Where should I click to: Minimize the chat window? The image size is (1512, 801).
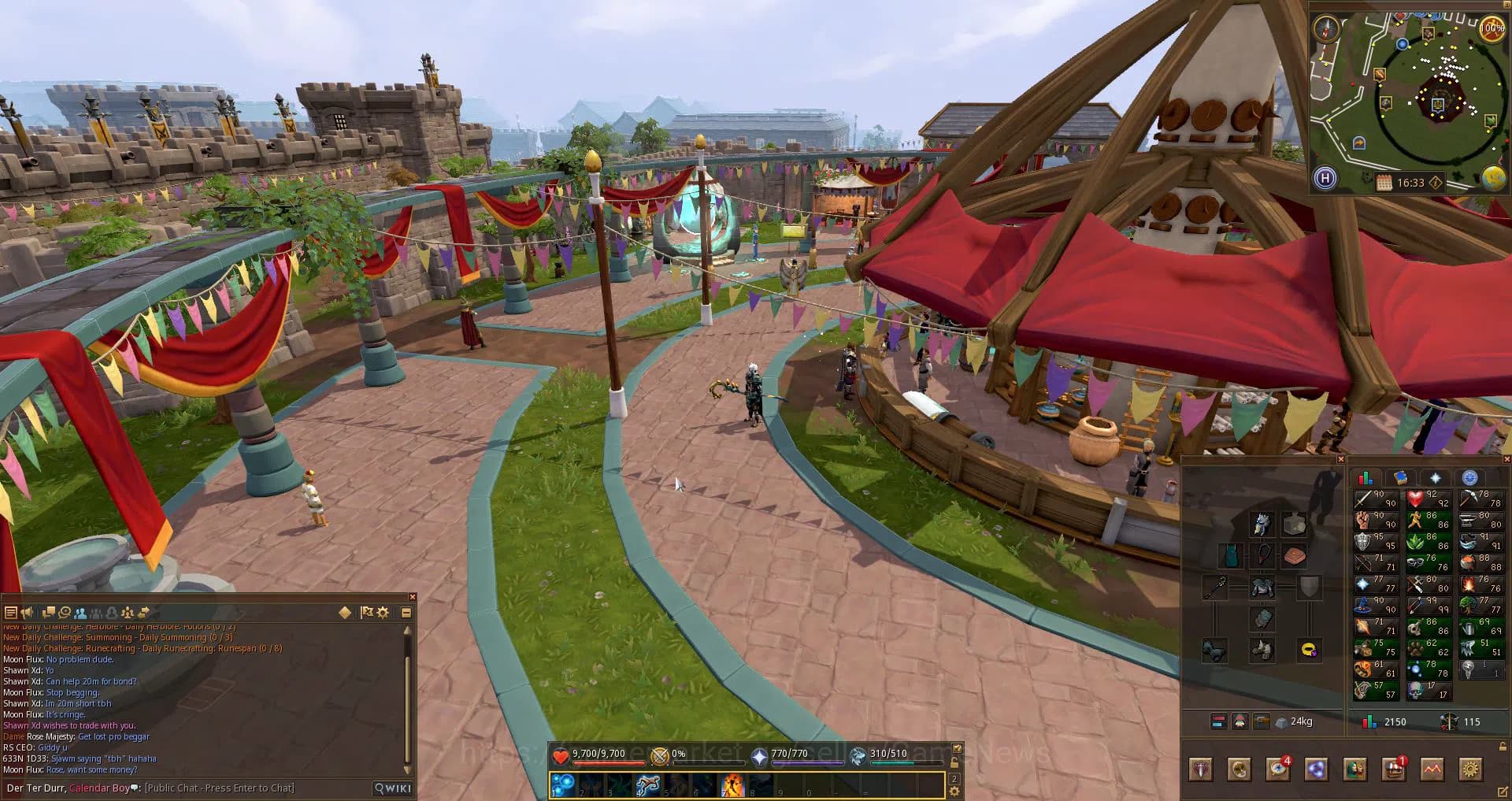(x=408, y=612)
